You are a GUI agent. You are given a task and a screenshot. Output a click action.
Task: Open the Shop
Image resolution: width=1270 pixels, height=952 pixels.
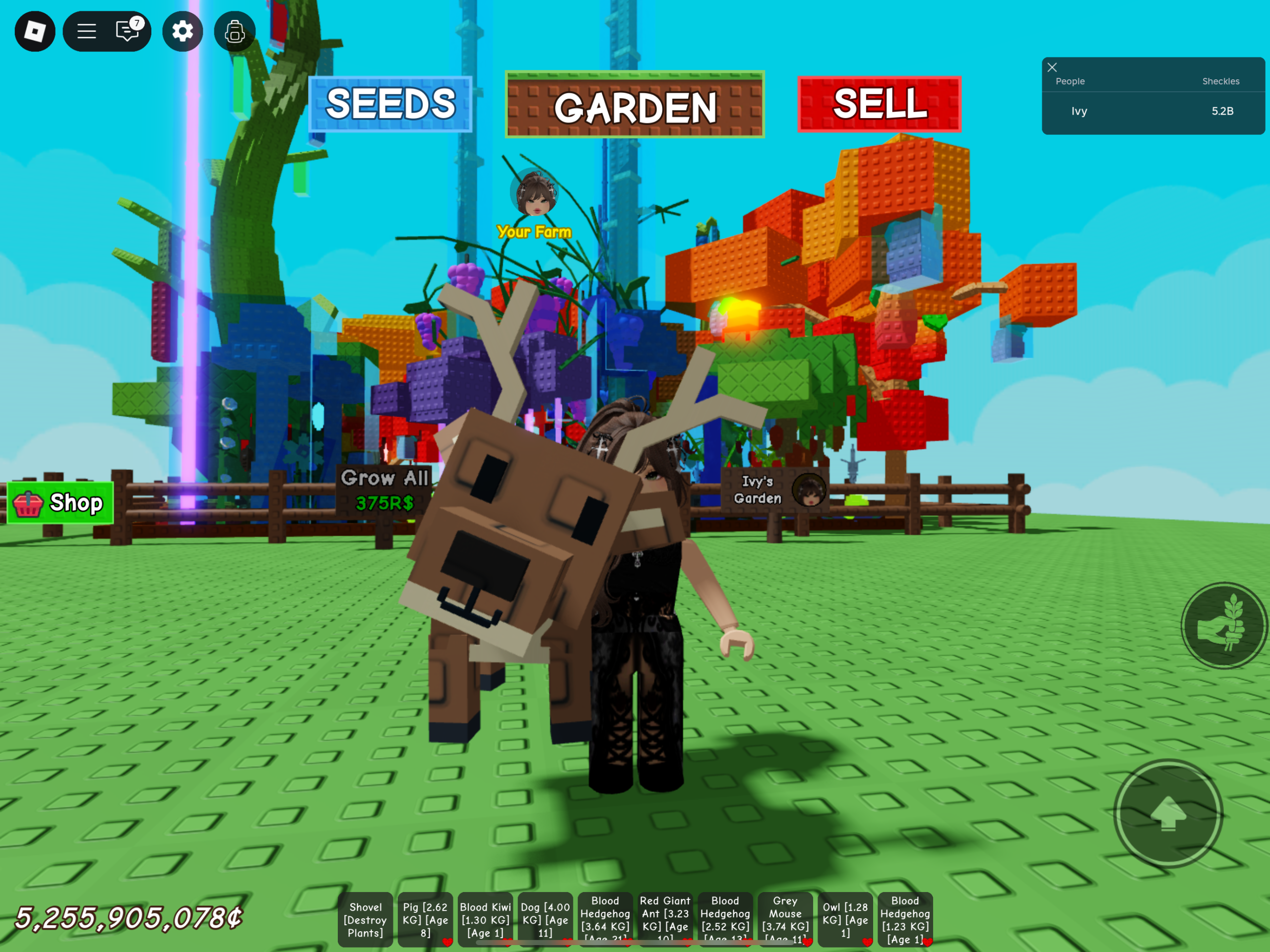click(60, 503)
